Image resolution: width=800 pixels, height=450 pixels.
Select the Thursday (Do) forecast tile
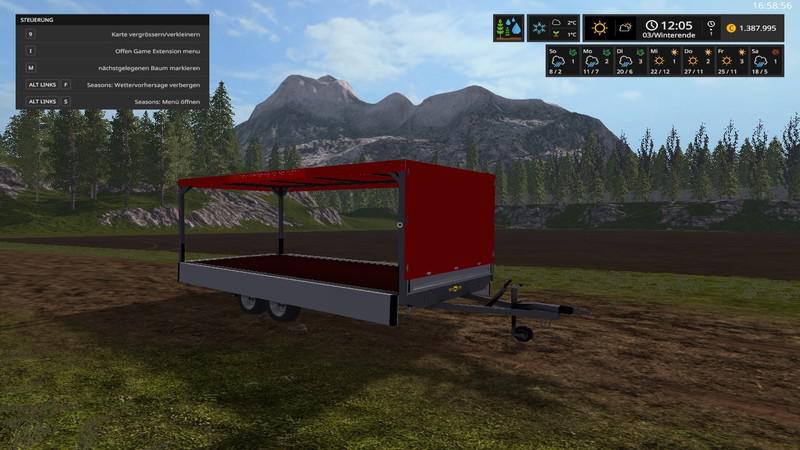click(694, 60)
